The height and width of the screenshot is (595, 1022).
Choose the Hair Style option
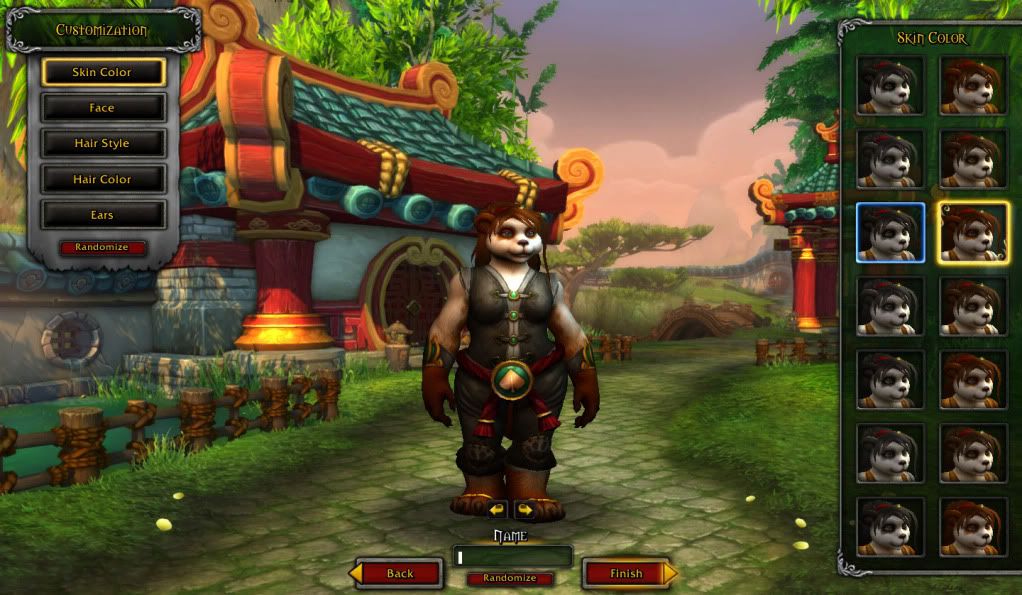click(x=103, y=144)
